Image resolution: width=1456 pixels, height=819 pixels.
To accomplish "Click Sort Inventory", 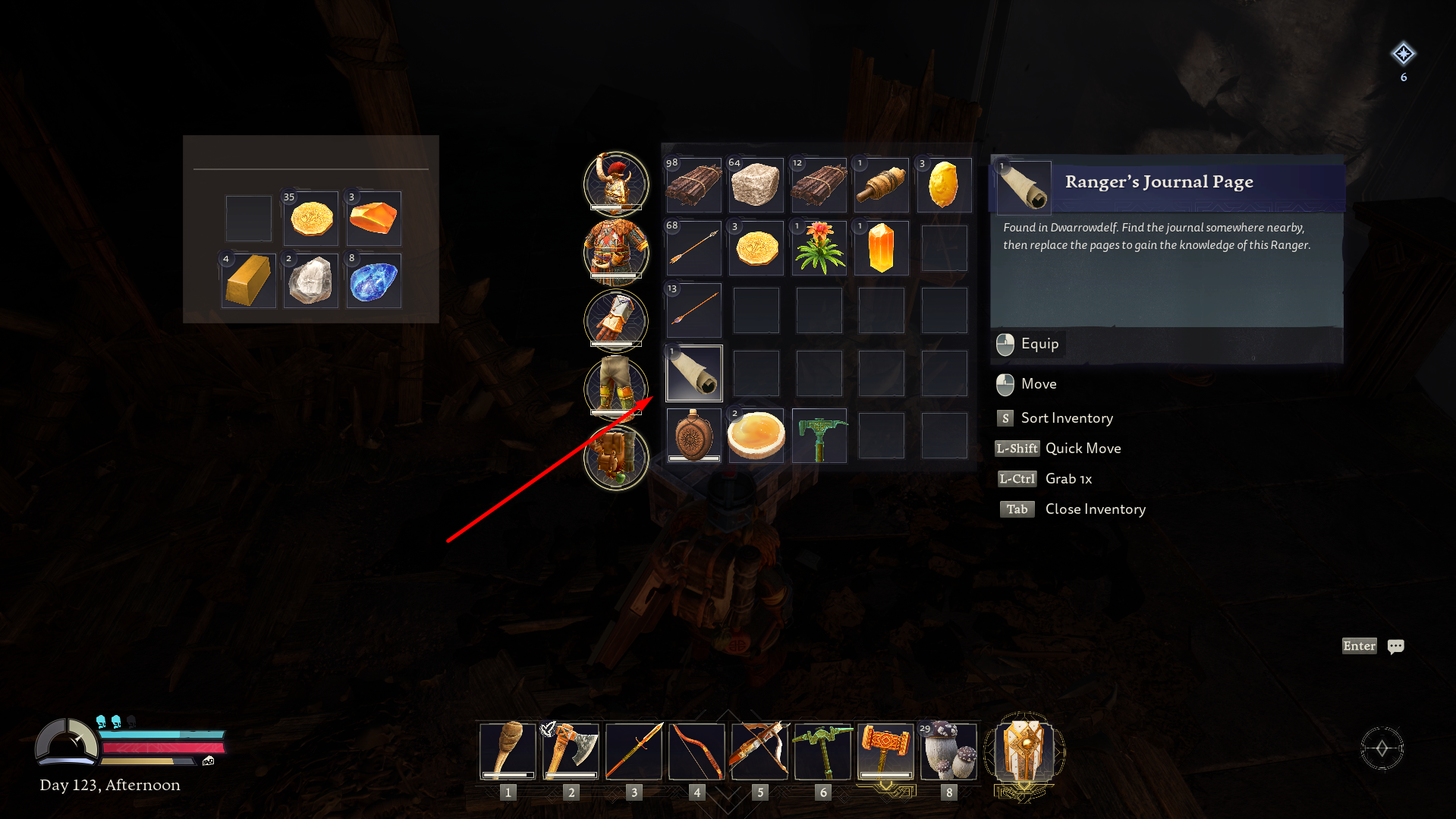I will pos(1066,417).
